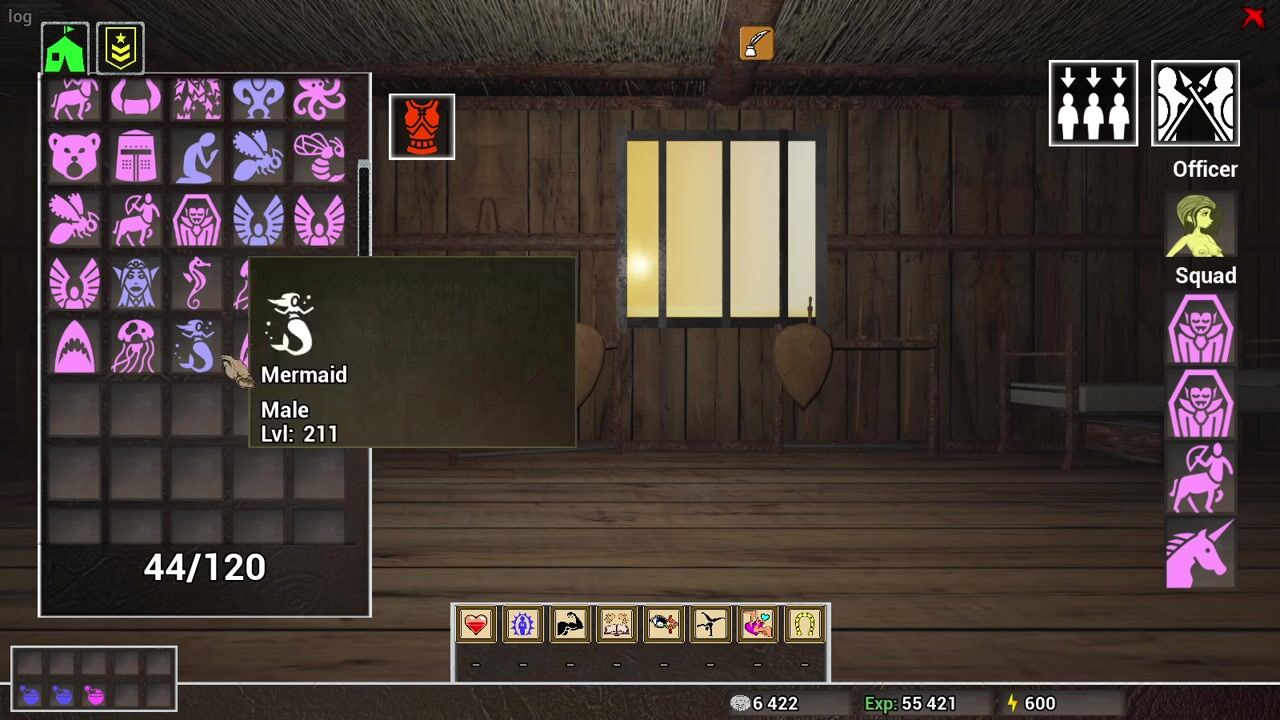Open the squad formation arrows button

(x=1093, y=103)
